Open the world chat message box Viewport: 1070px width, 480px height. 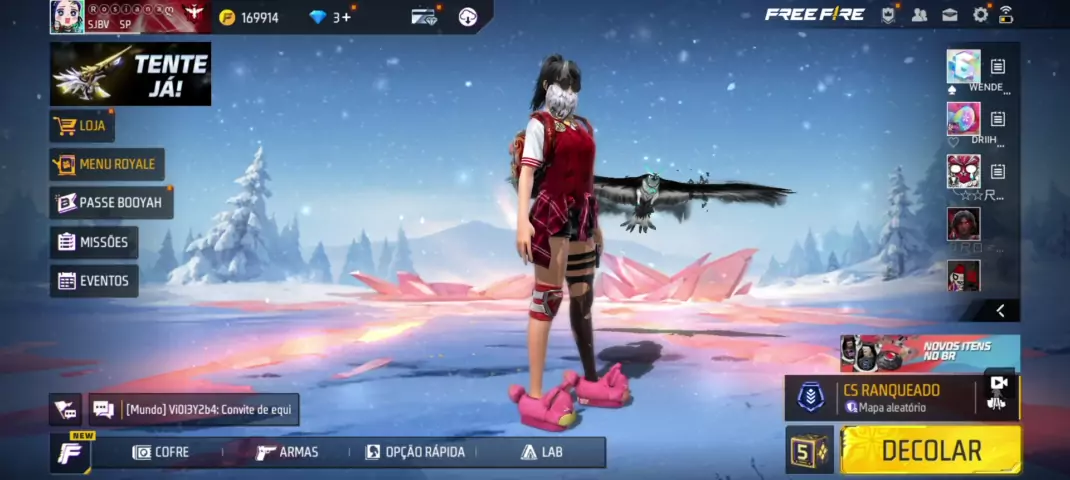pyautogui.click(x=195, y=409)
